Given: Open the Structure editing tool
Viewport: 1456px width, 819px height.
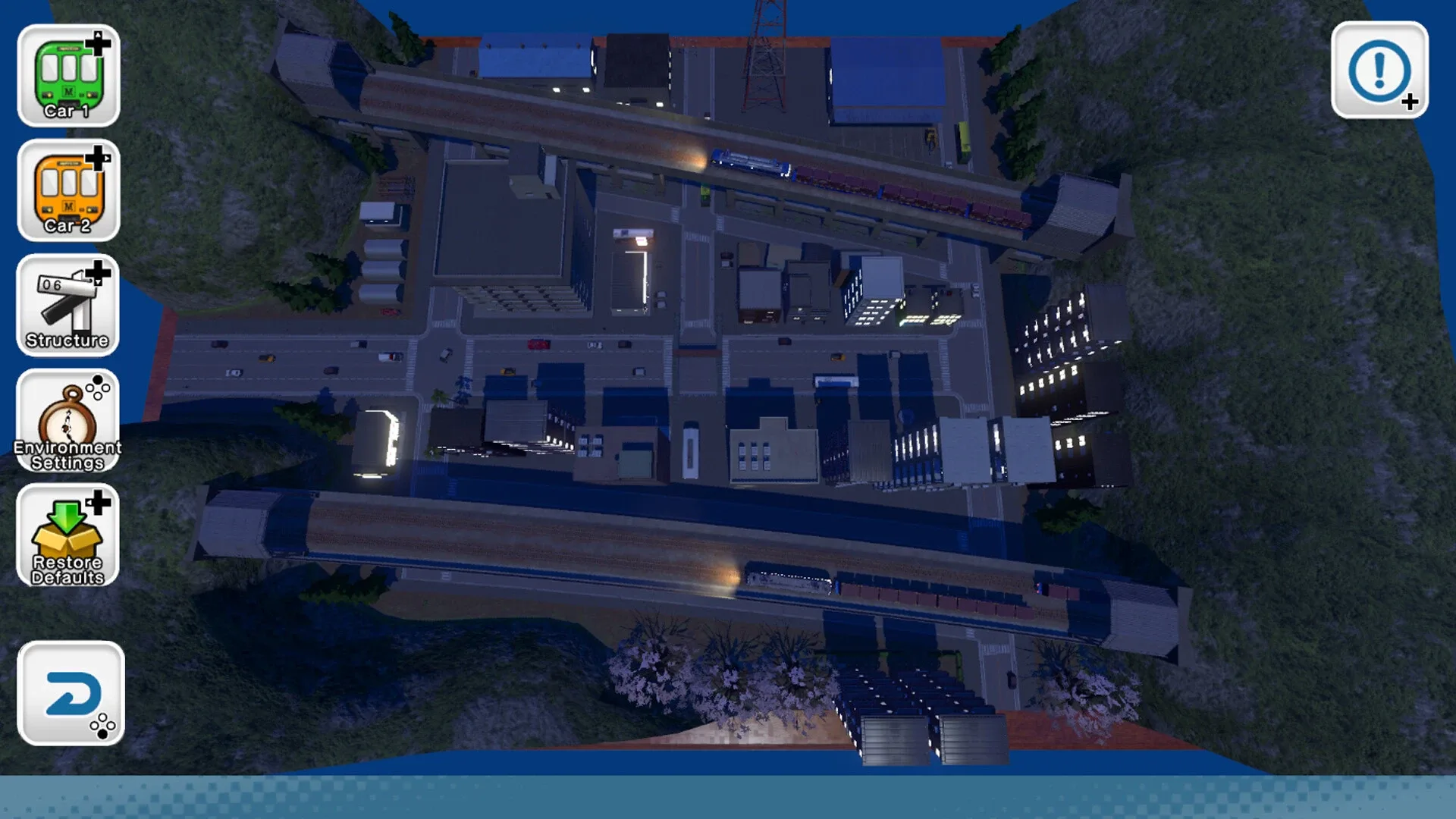Looking at the screenshot, I should pyautogui.click(x=67, y=306).
